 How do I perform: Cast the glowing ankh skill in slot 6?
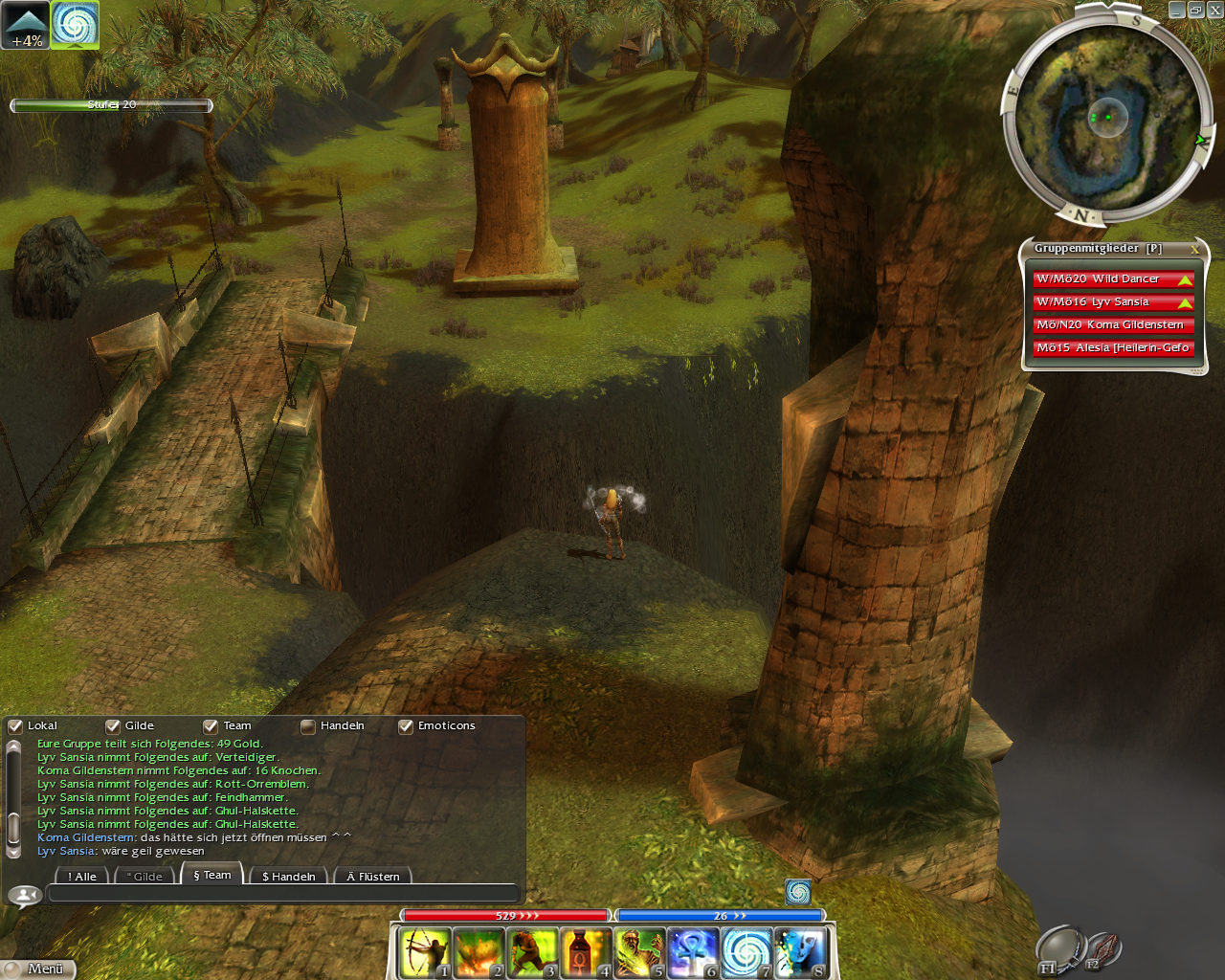693,953
